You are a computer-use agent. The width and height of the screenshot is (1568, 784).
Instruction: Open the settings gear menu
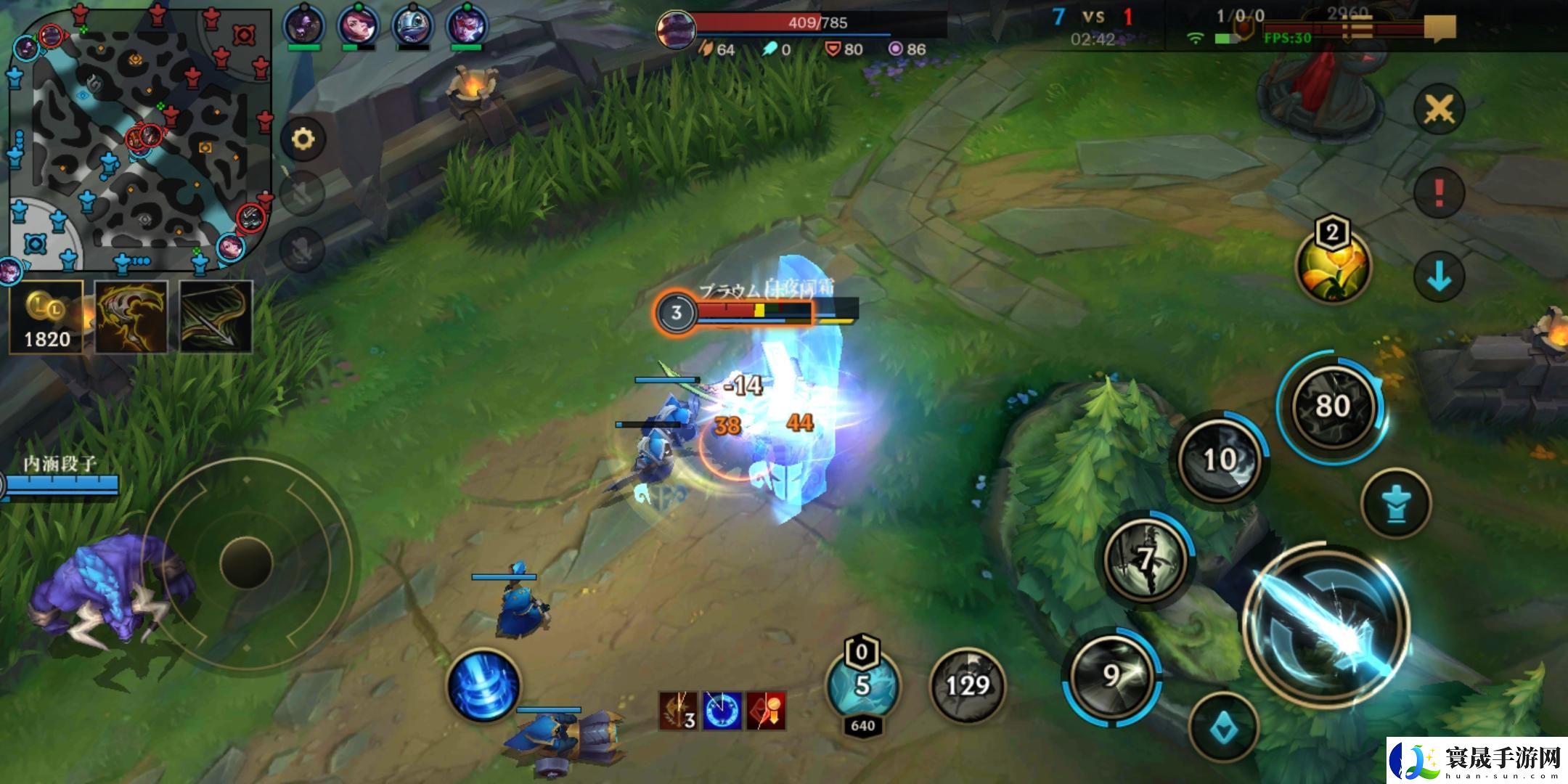coord(303,139)
